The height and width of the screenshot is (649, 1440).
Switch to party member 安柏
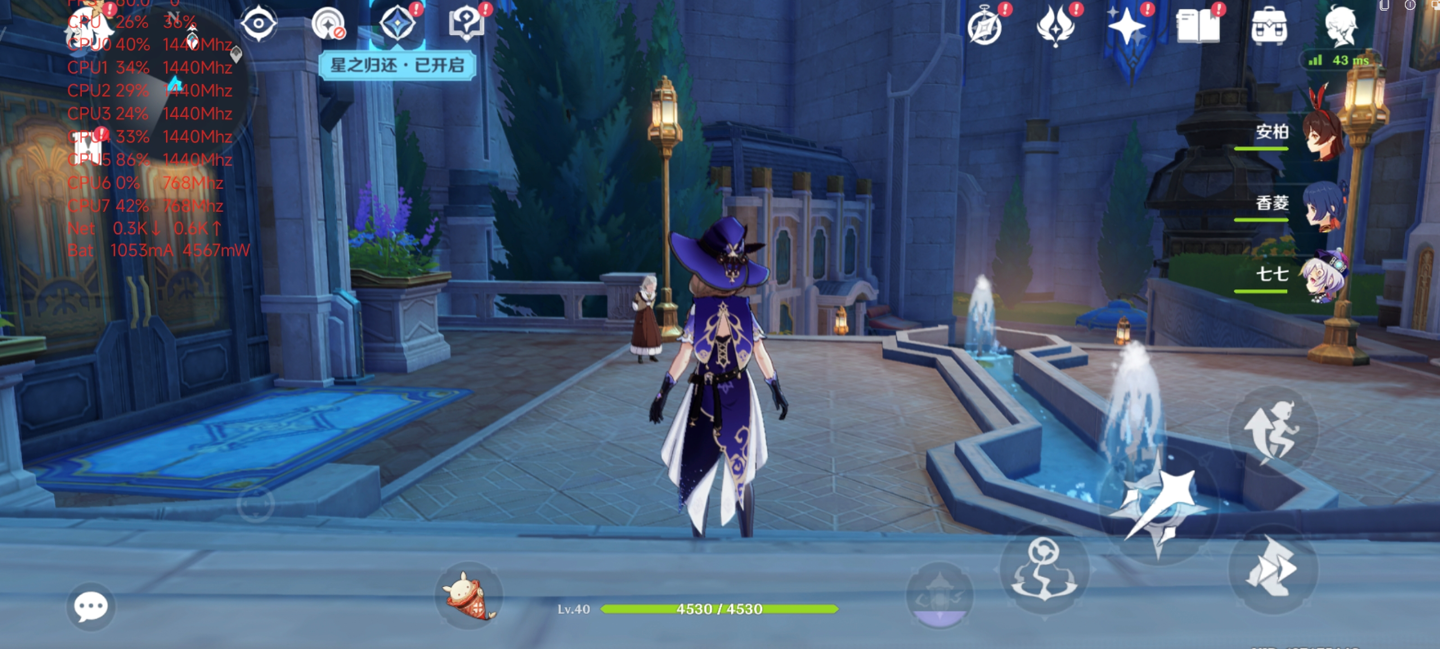pyautogui.click(x=1322, y=133)
